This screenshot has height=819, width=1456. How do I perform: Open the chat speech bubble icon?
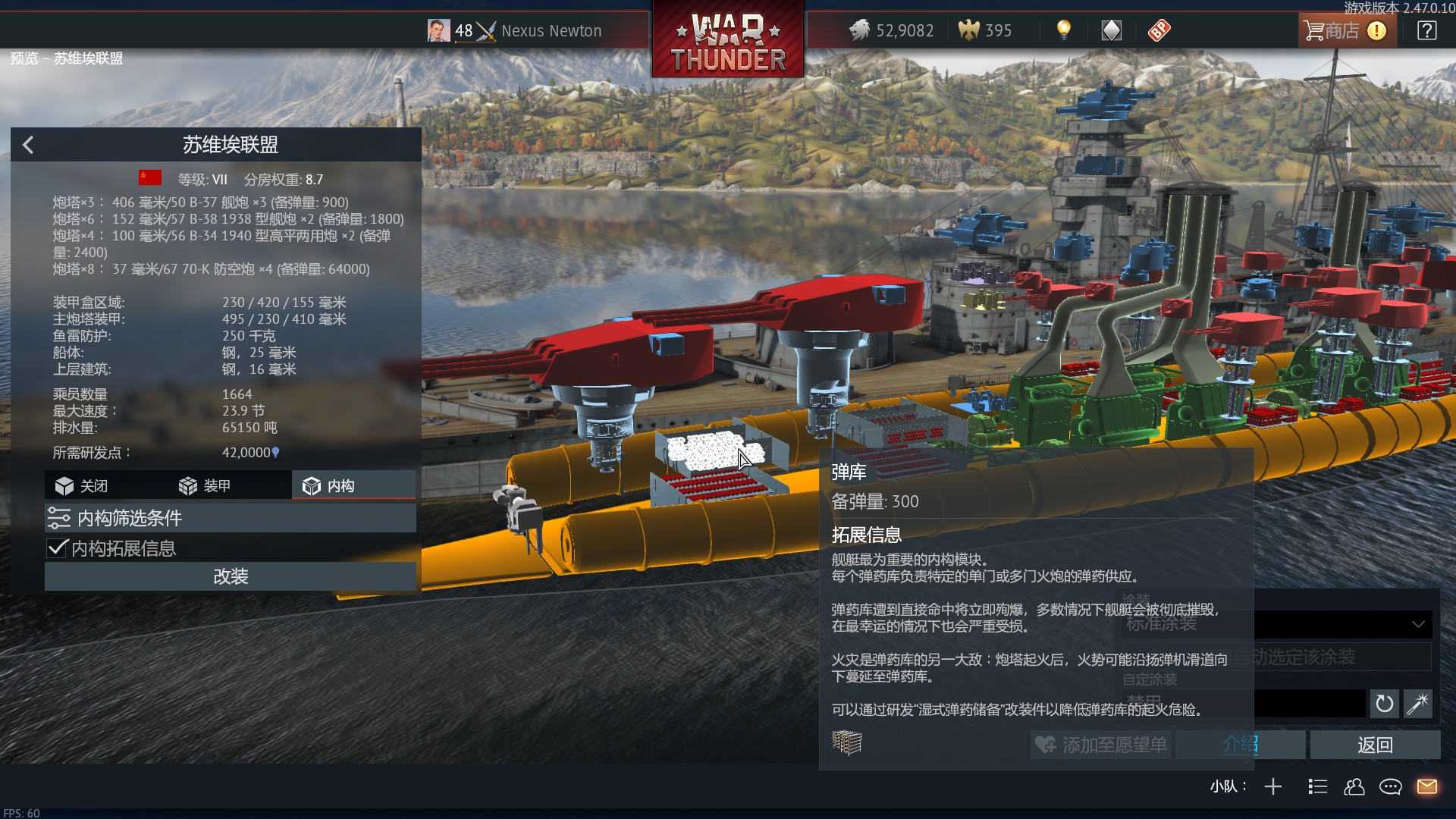(1390, 786)
